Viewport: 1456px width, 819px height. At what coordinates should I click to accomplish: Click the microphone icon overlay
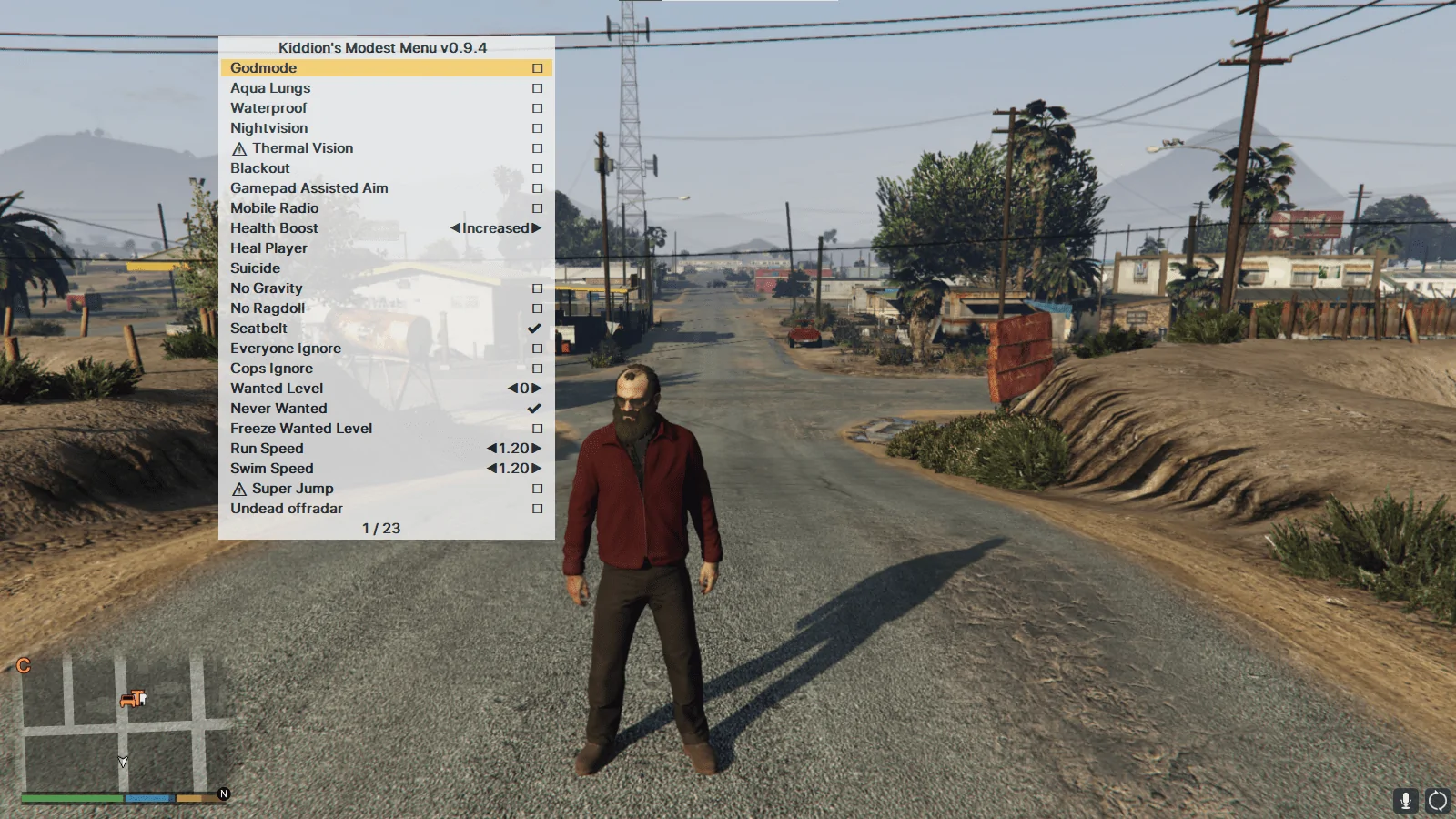pos(1406,800)
